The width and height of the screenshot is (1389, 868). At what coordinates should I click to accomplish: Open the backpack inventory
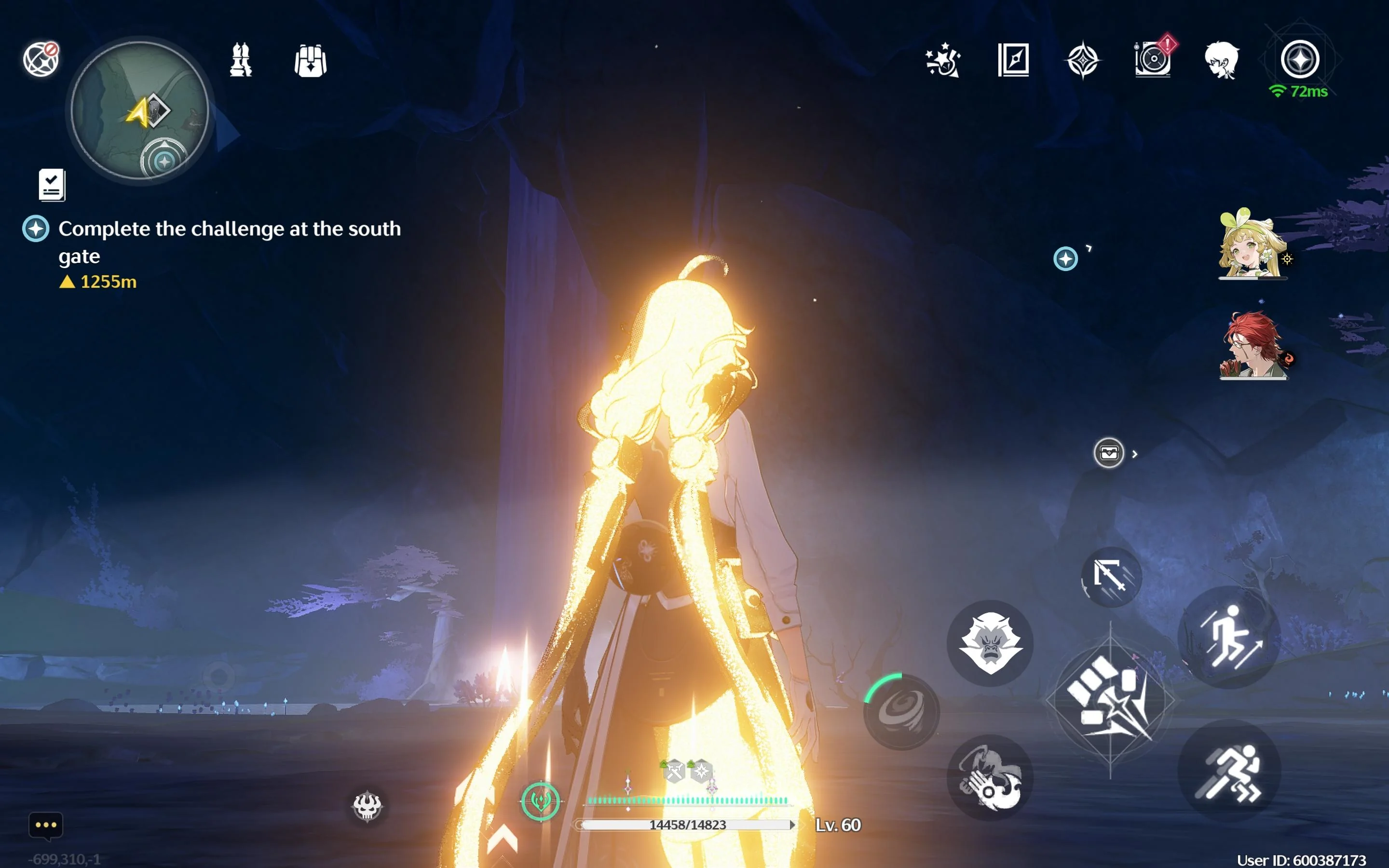[x=311, y=61]
